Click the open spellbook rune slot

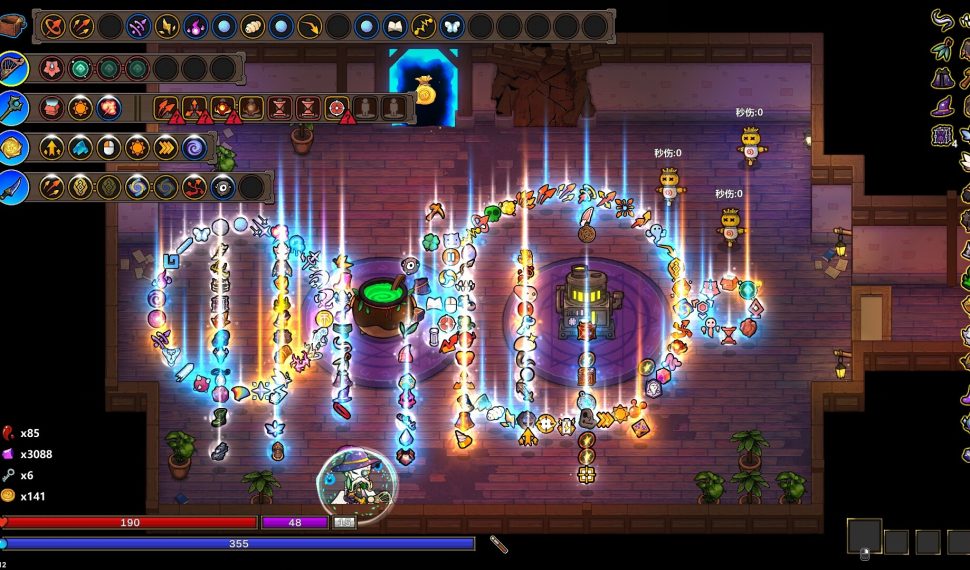[x=395, y=26]
